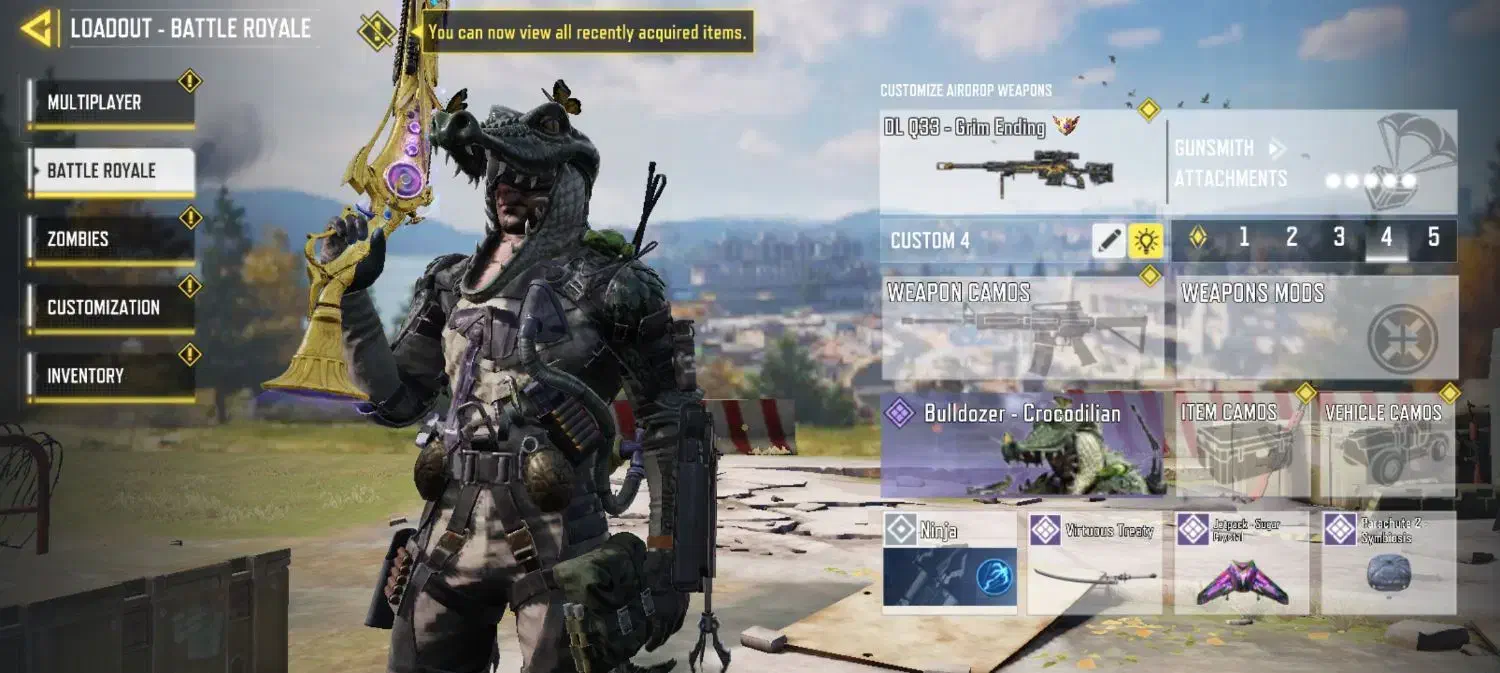Select the DL Q33 Grim Ending weapon
This screenshot has width=1500, height=673.
[1021, 162]
